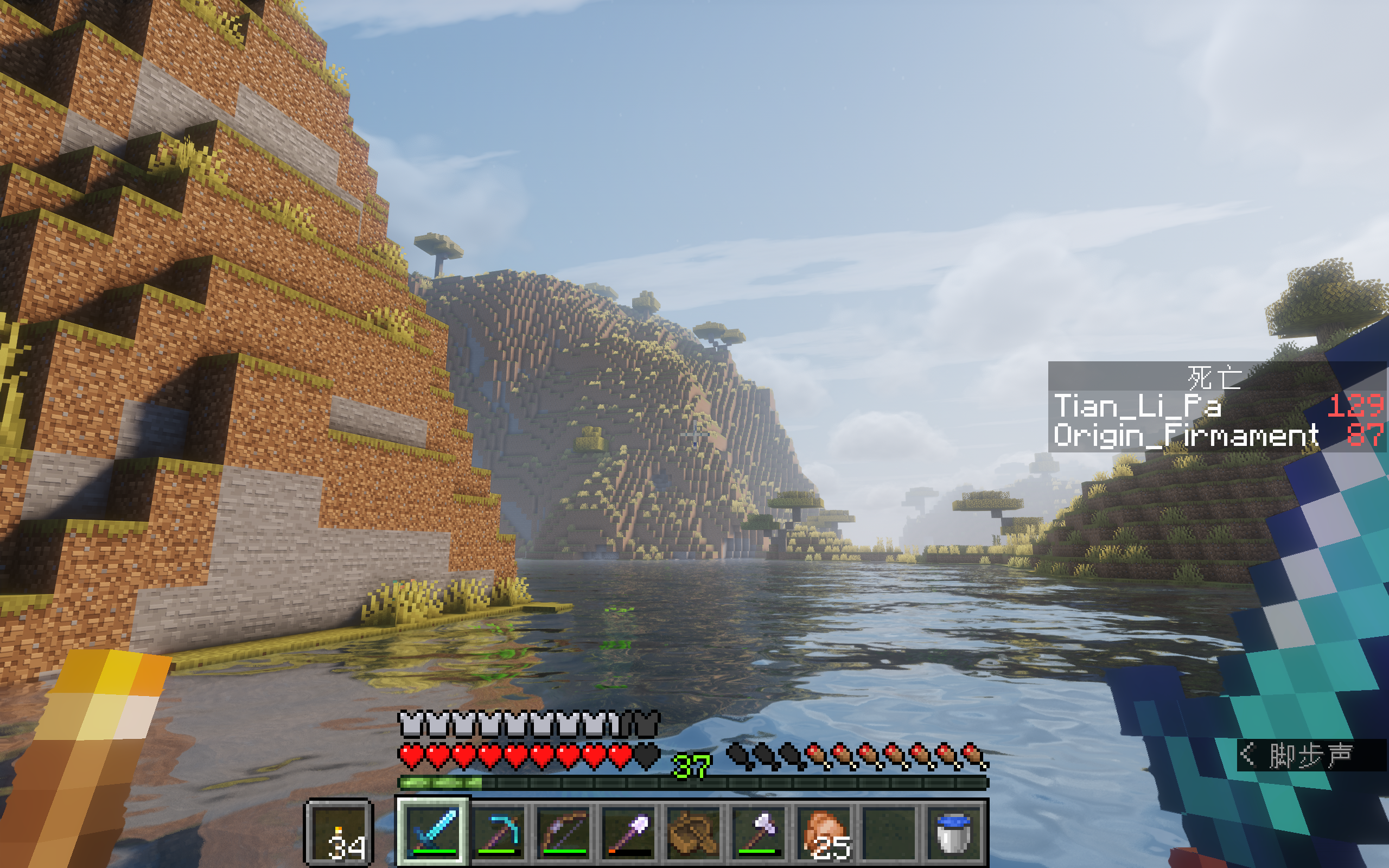The width and height of the screenshot is (1389, 868).
Task: Switch to the iron axe slot
Action: tap(760, 831)
